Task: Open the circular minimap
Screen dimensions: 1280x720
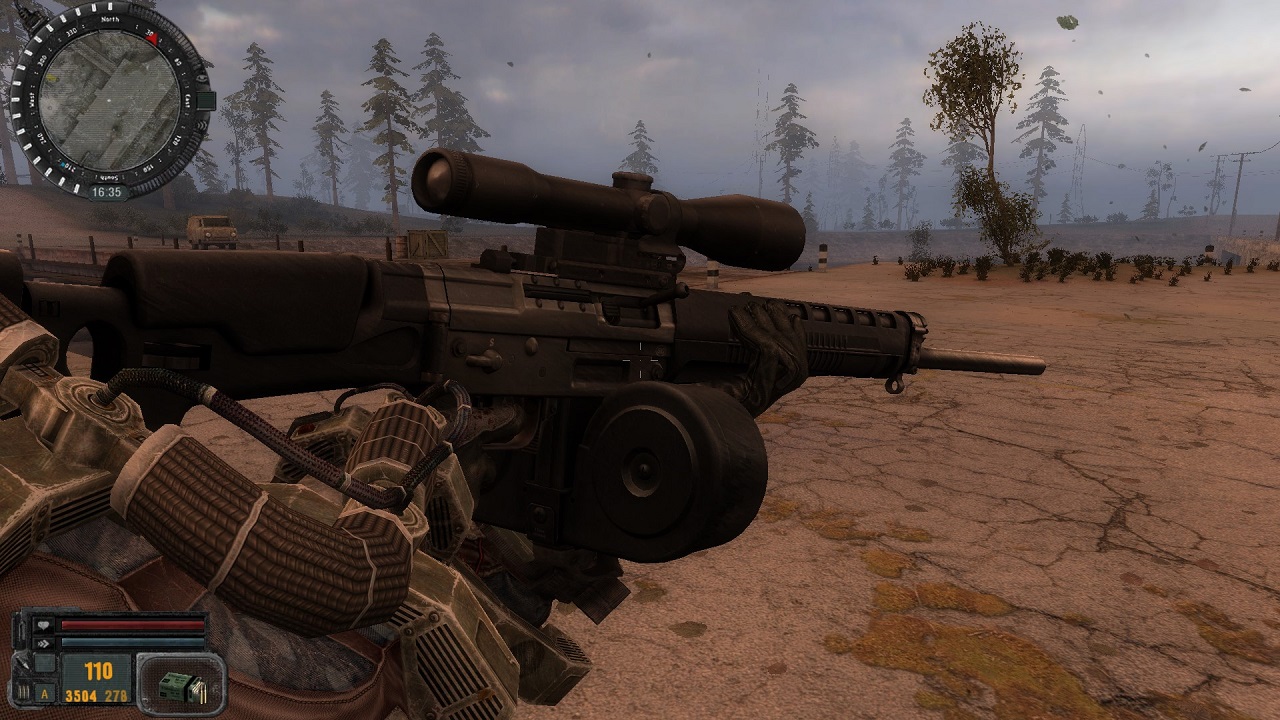Action: [110, 100]
